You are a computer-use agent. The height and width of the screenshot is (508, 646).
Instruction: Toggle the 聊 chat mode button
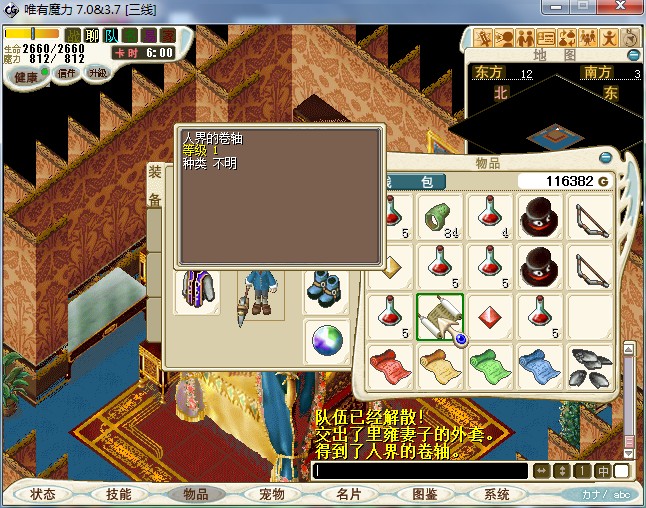coord(92,36)
